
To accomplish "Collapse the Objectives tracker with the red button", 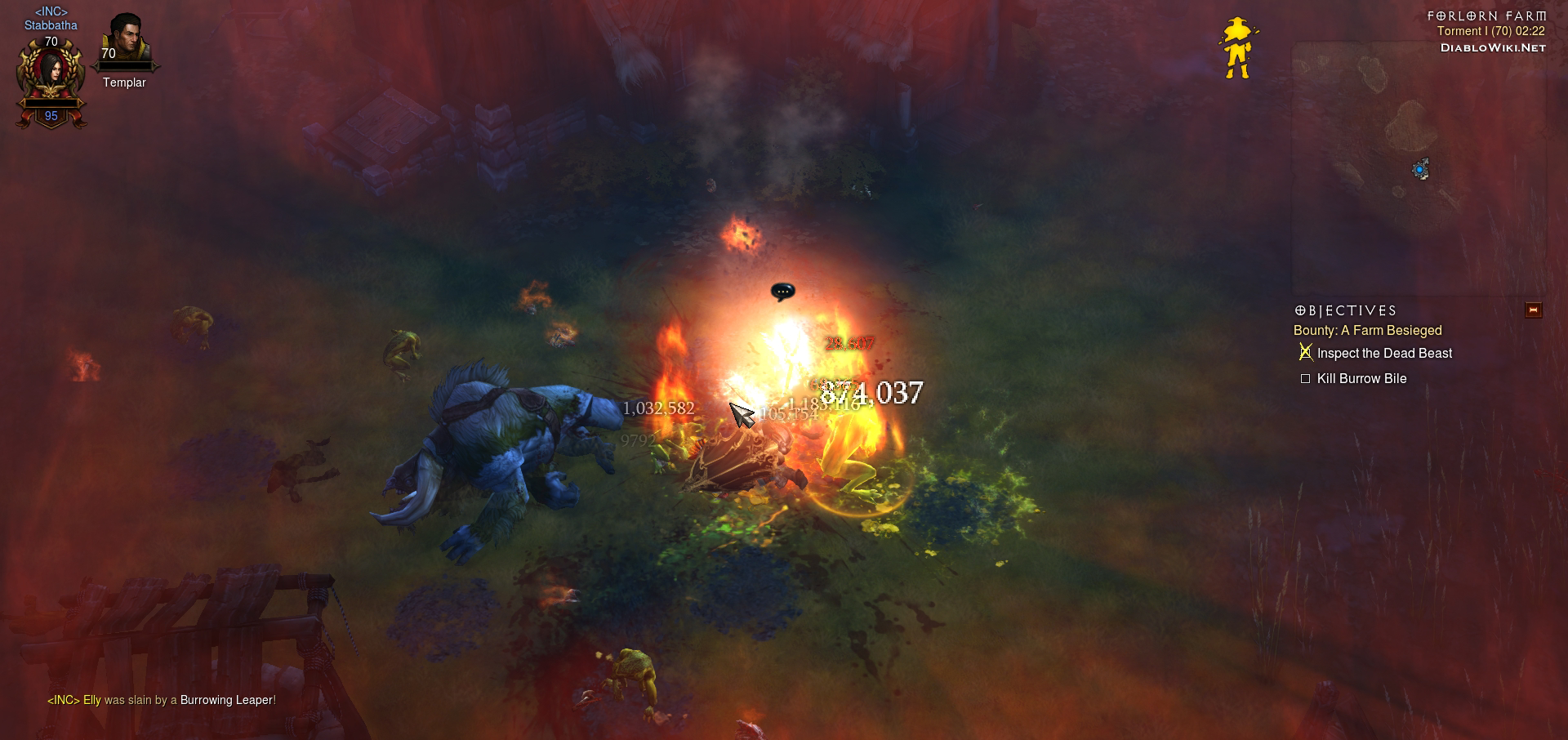I will coord(1533,310).
